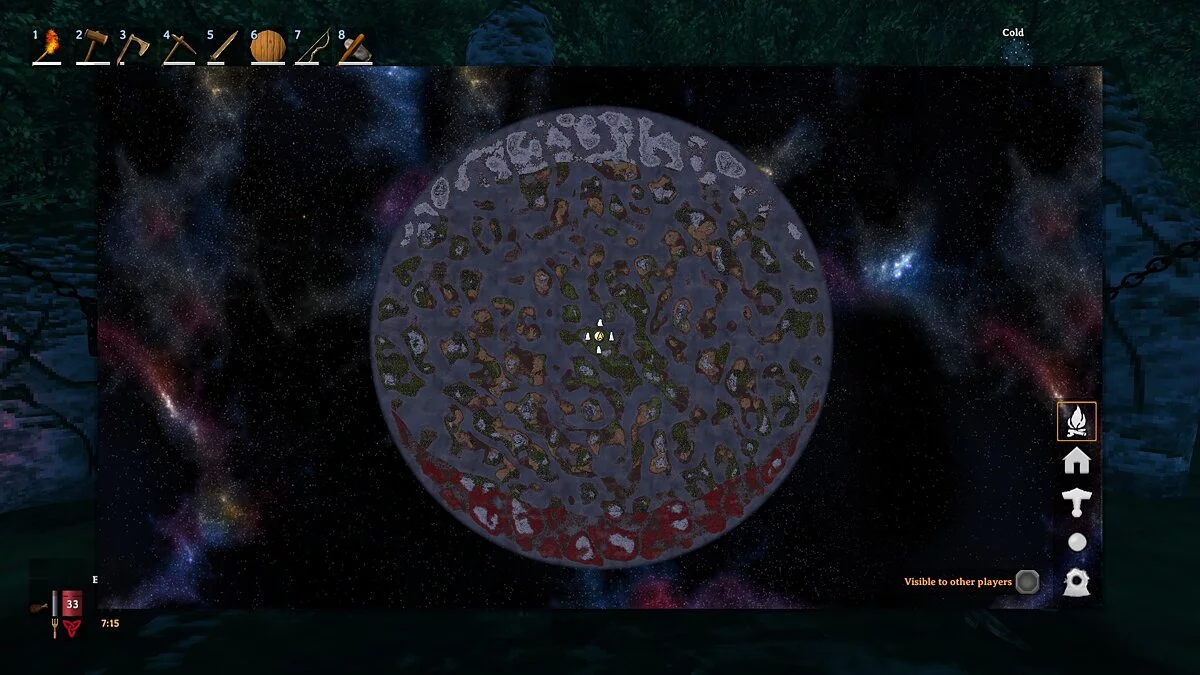Select the stone tool in hotbar slot 8
Image resolution: width=1200 pixels, height=675 pixels.
354,49
